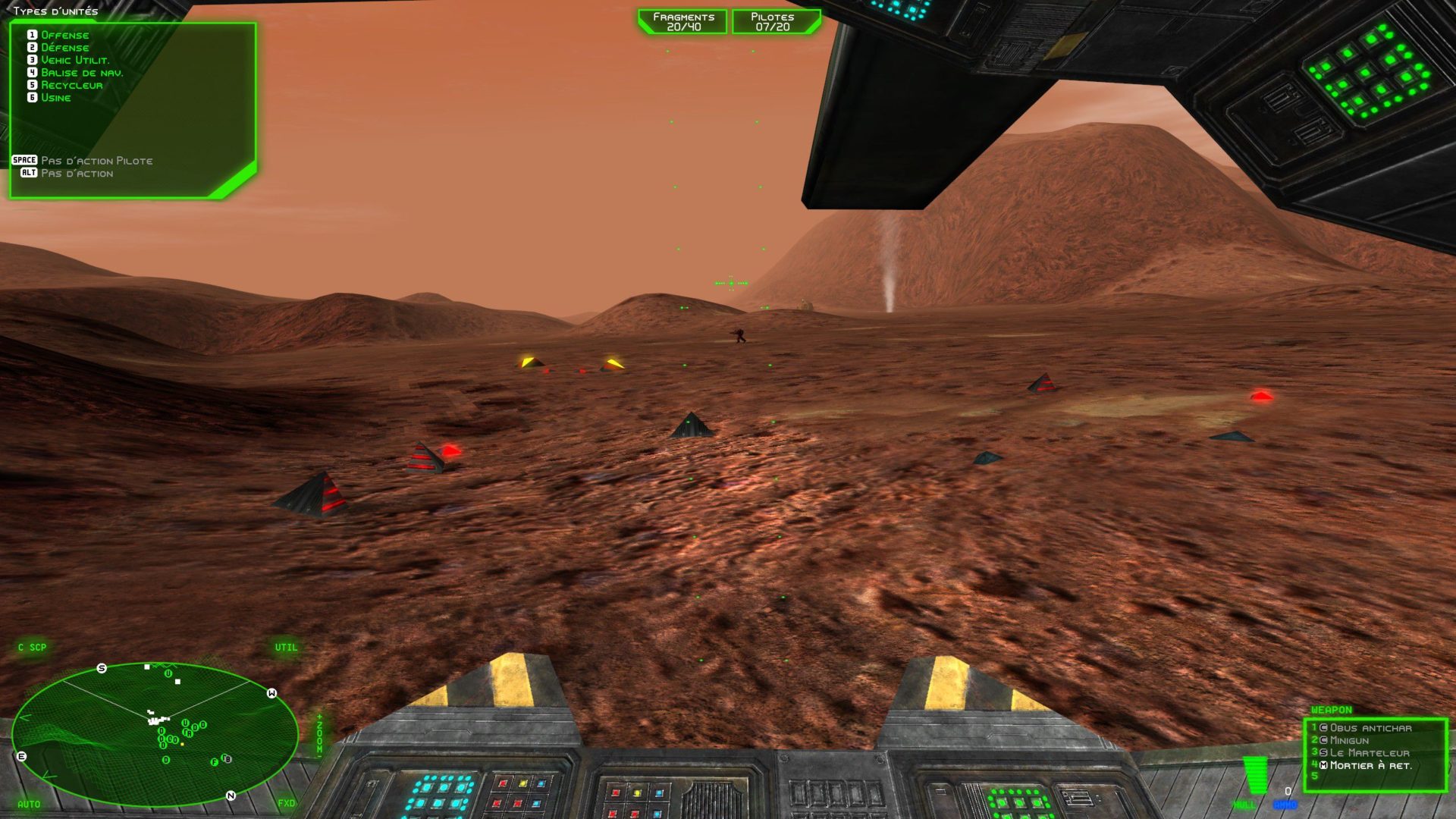
Task: Select the Usine entry
Action: [55, 98]
